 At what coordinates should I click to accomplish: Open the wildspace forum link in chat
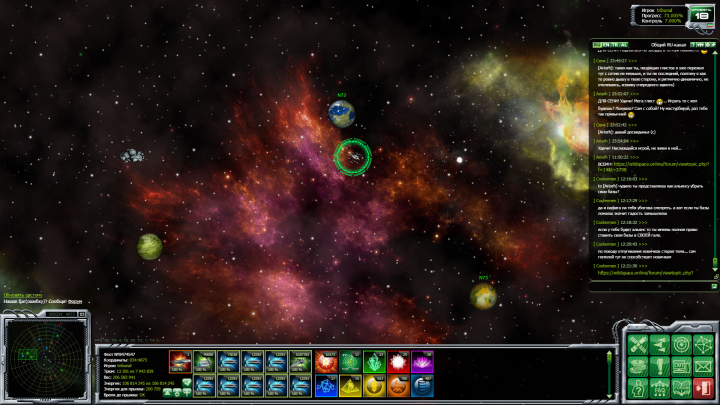coord(652,272)
